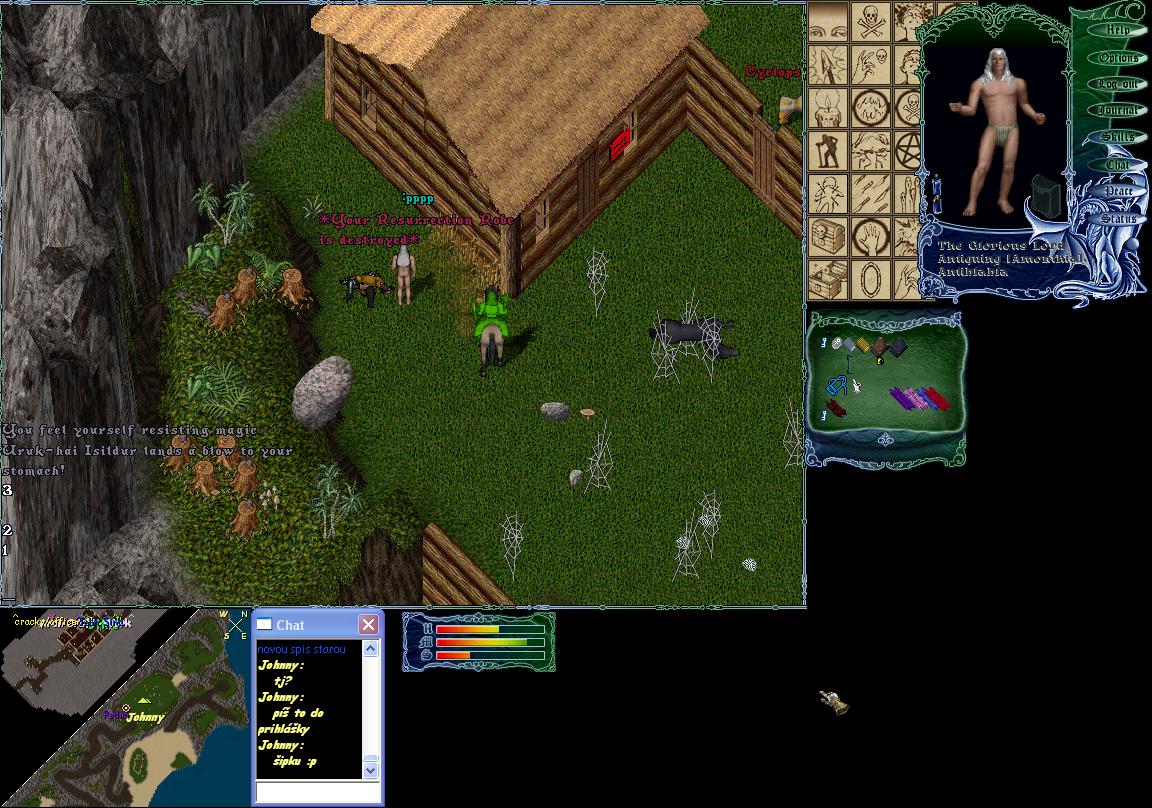Open Chat from the paperdoll
The image size is (1152, 808).
(x=1117, y=164)
